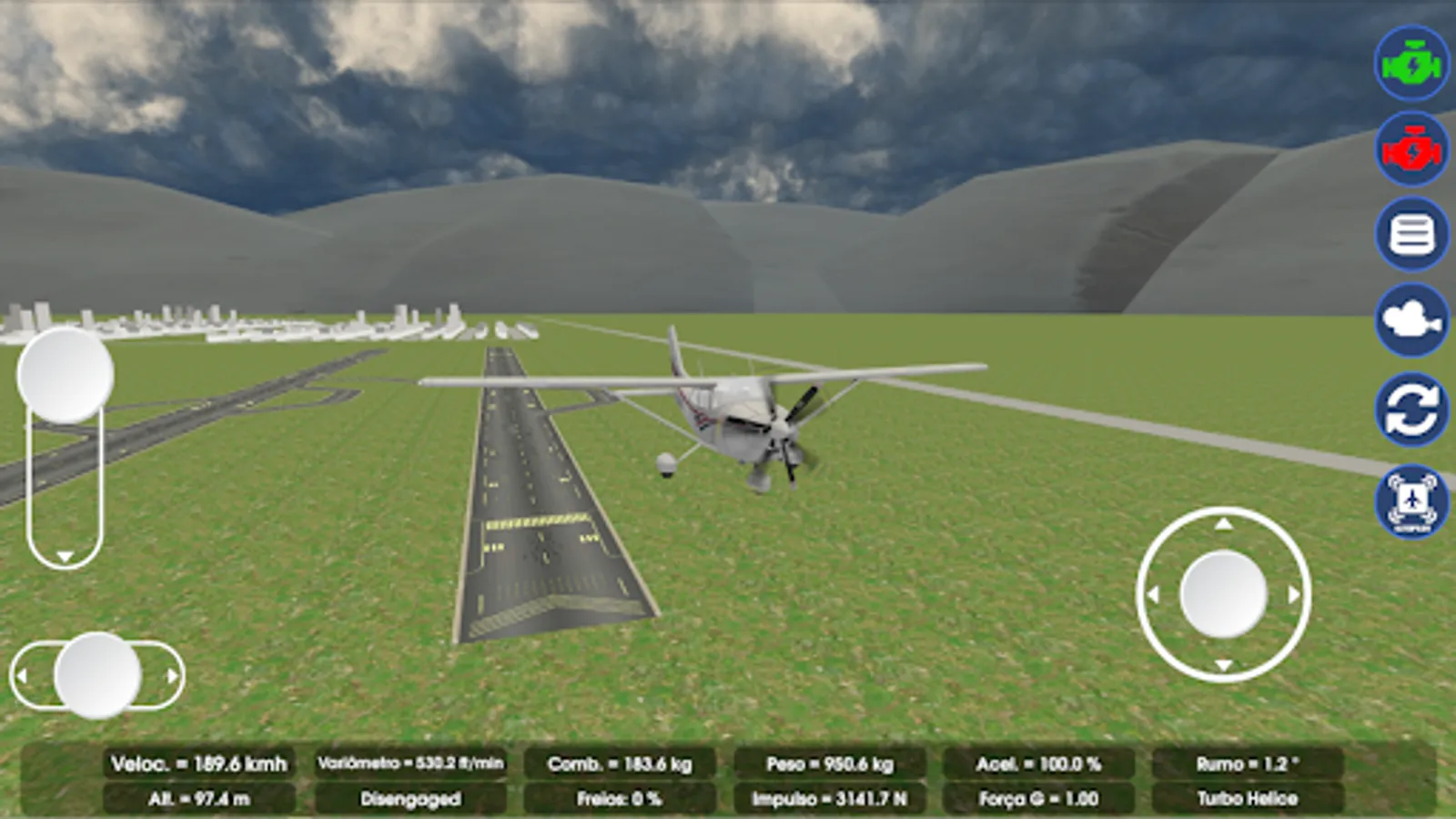The height and width of the screenshot is (819, 1456).
Task: Click the rudder slider's right chevron
Action: [x=172, y=675]
